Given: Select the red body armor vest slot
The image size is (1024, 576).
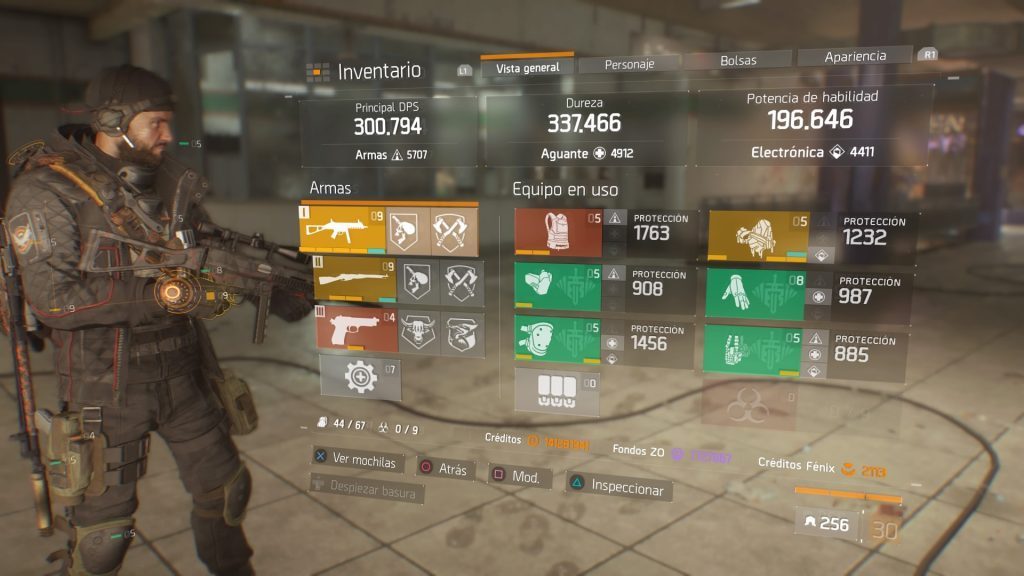Looking at the screenshot, I should pos(558,234).
